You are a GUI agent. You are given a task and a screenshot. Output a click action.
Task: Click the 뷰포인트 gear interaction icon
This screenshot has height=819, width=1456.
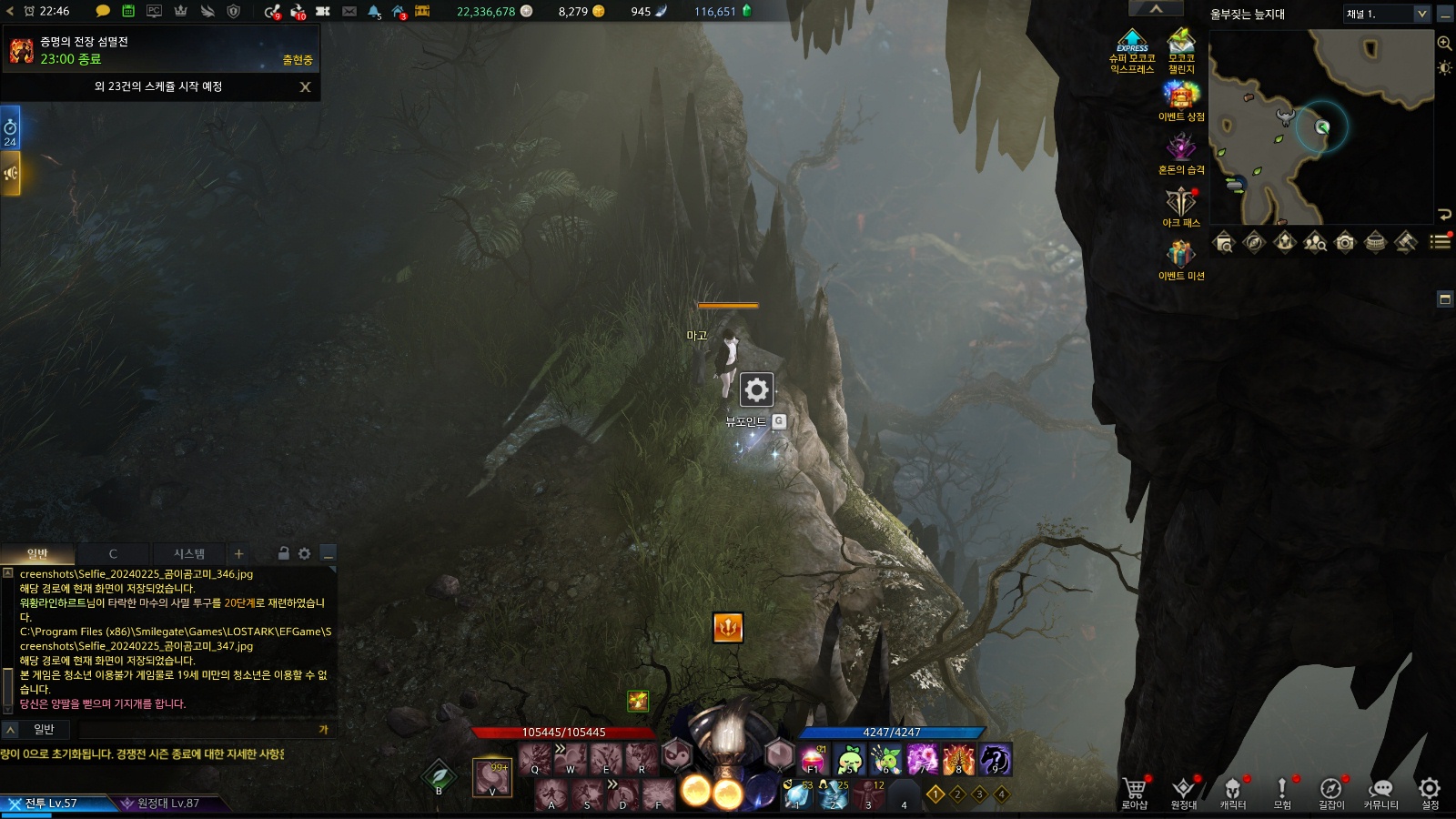click(x=756, y=390)
